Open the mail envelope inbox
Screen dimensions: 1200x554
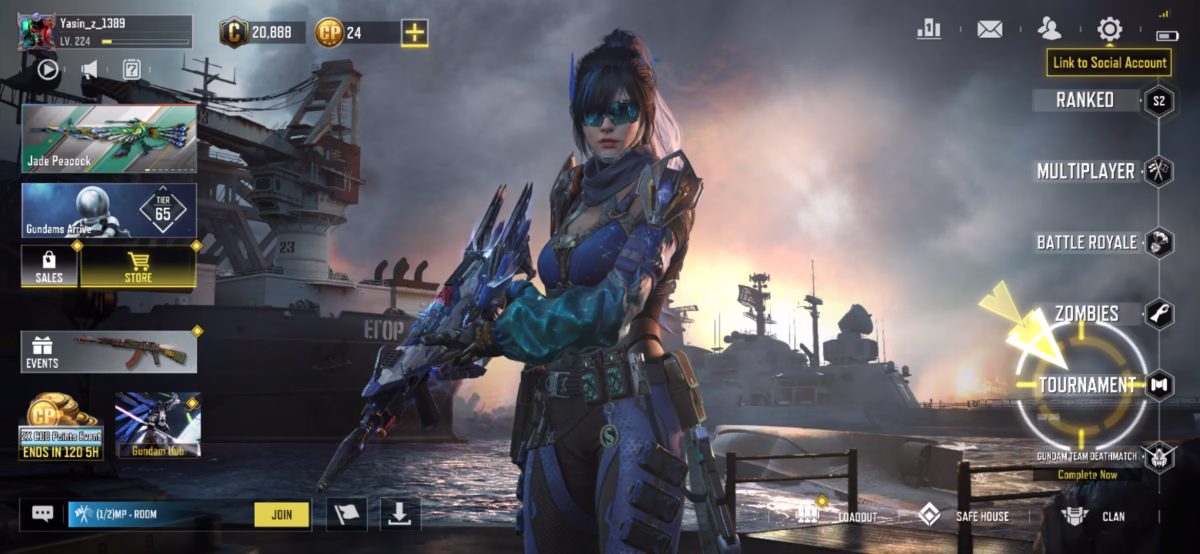point(989,29)
